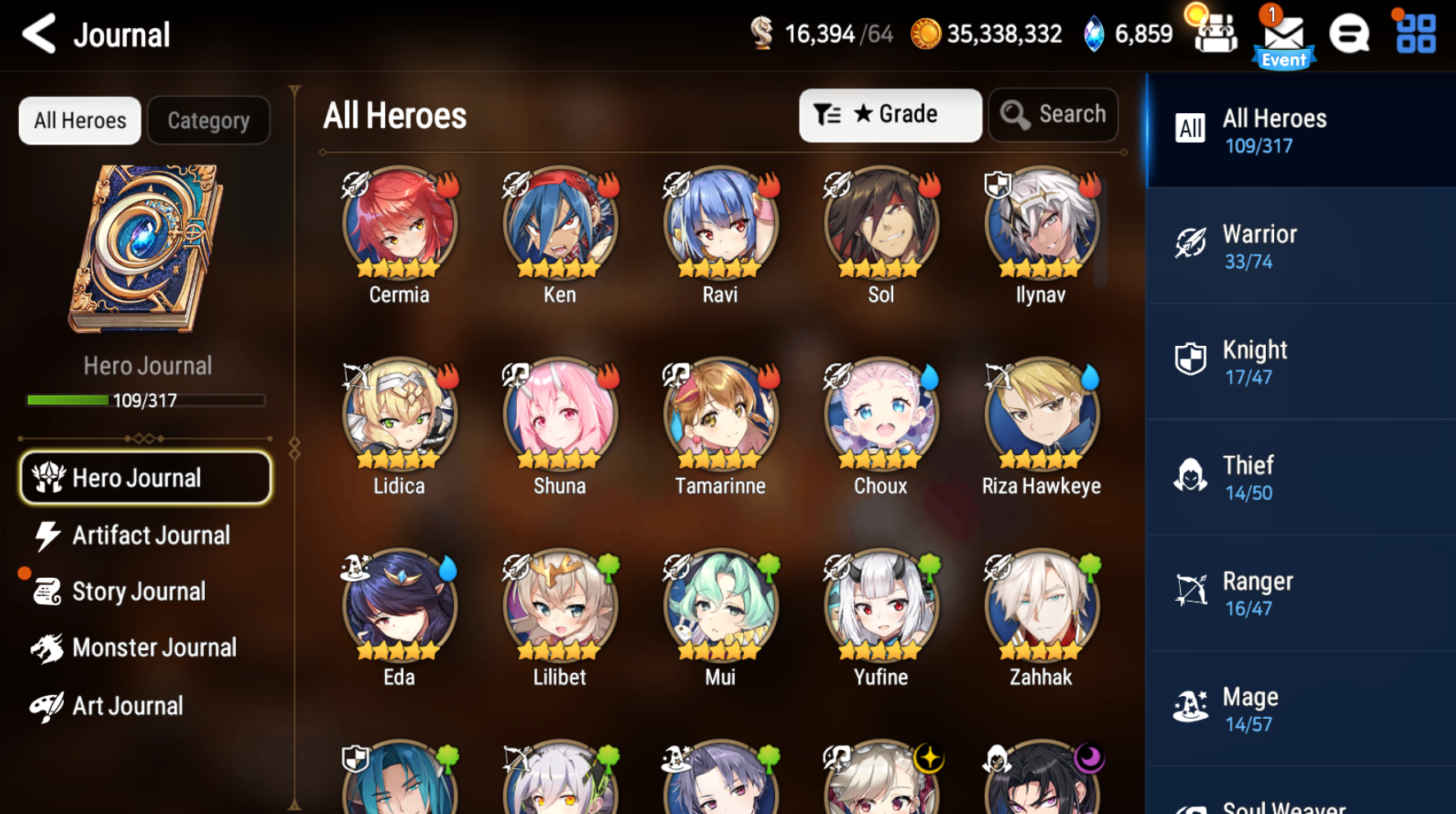
Task: Select the All Heroes class filter panel
Action: pos(1303,130)
